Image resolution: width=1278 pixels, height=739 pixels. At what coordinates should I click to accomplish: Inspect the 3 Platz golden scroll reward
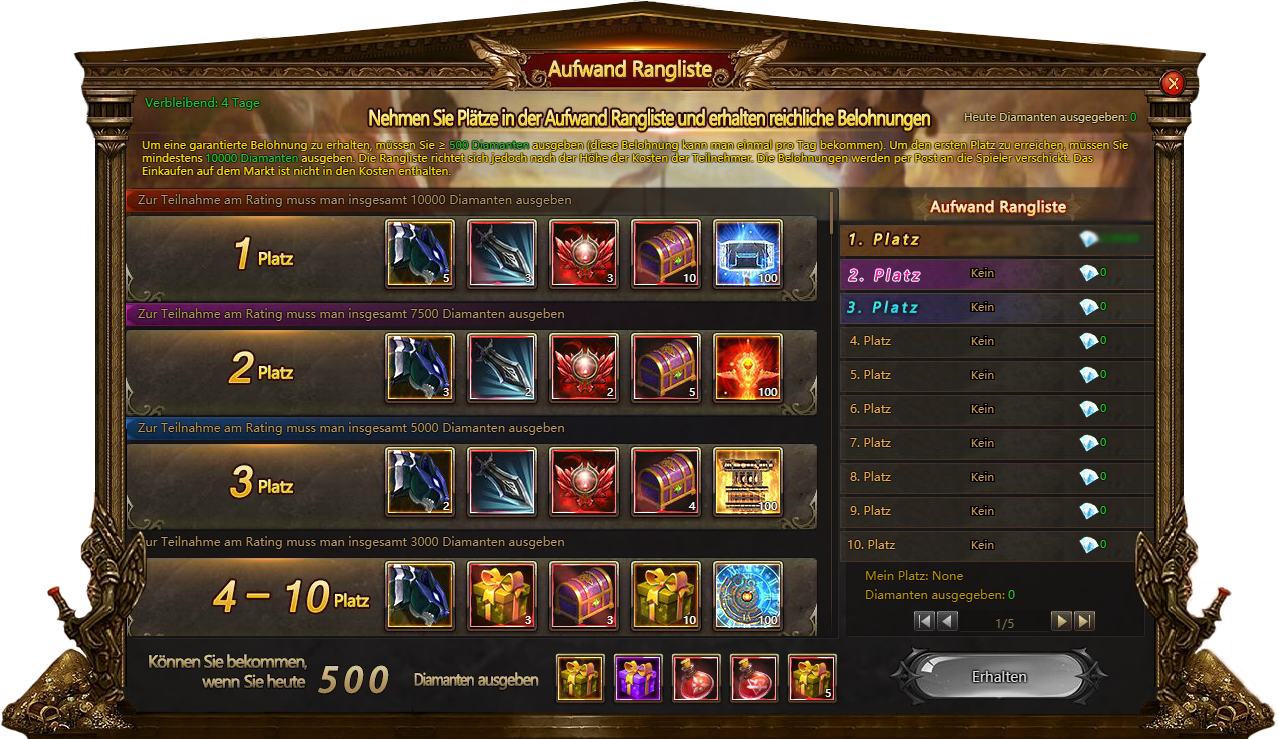[748, 481]
